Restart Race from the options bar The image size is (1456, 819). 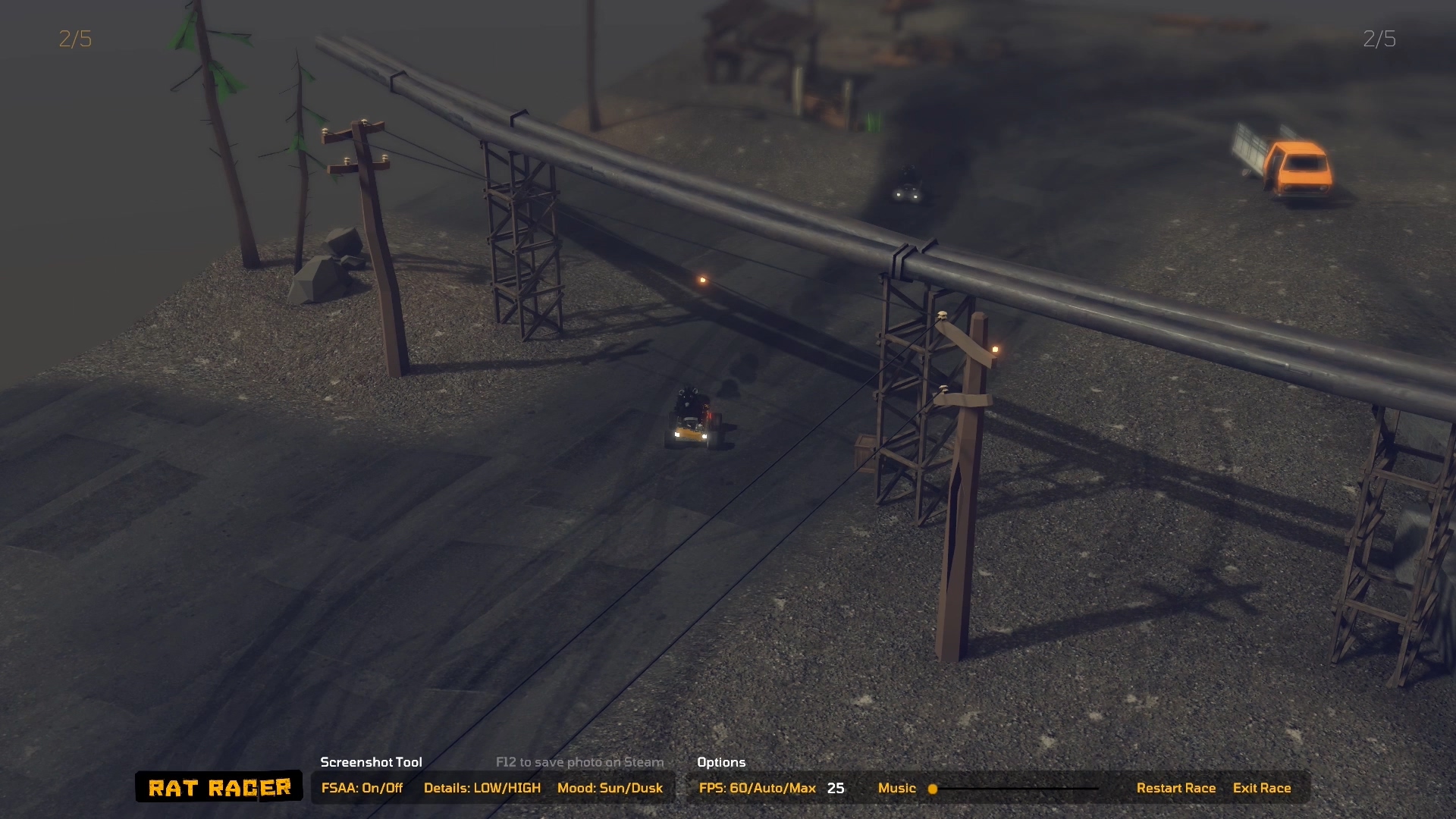pos(1175,788)
